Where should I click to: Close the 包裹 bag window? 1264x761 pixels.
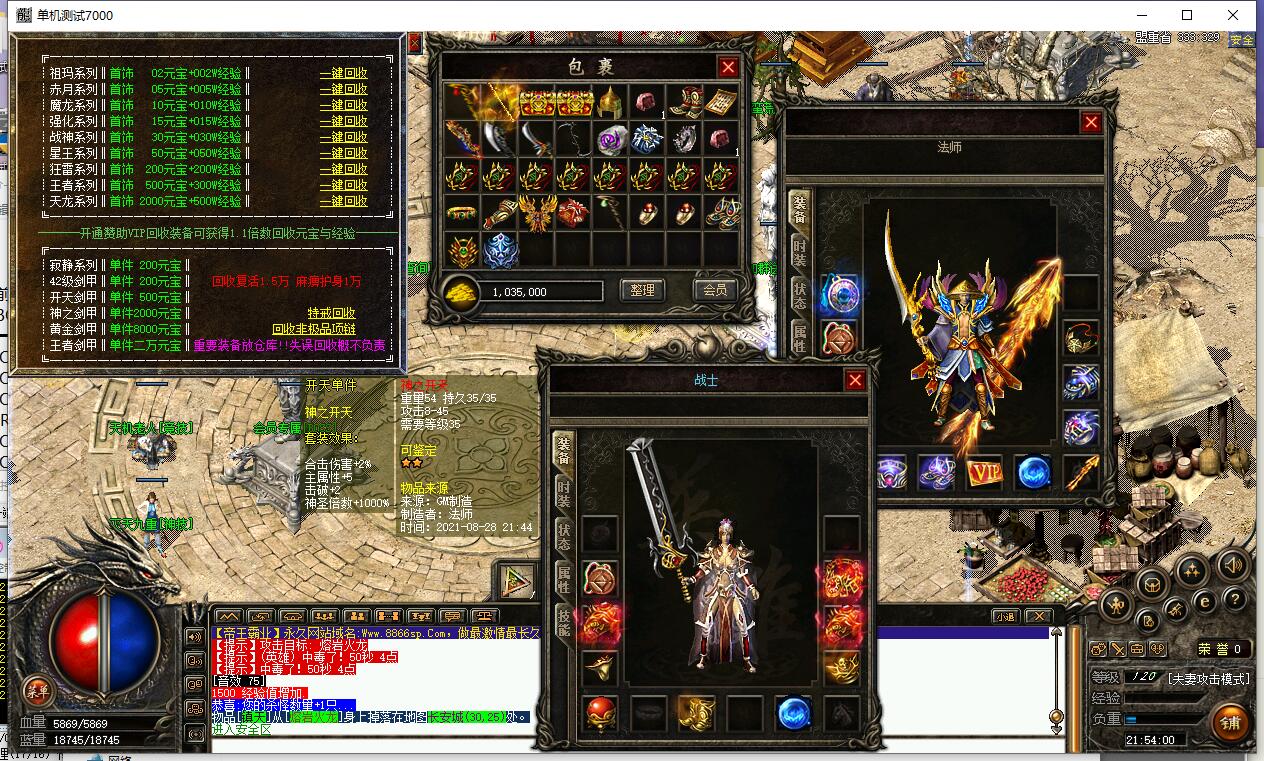coord(728,67)
